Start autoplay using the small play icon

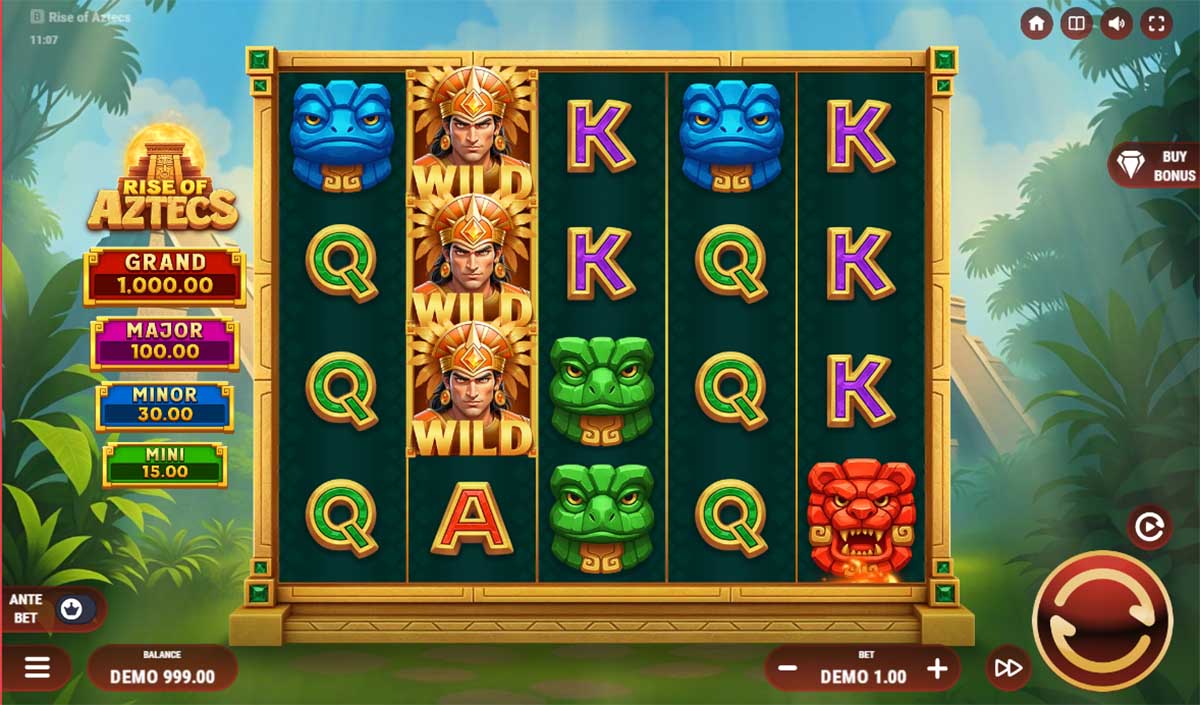(x=1149, y=526)
